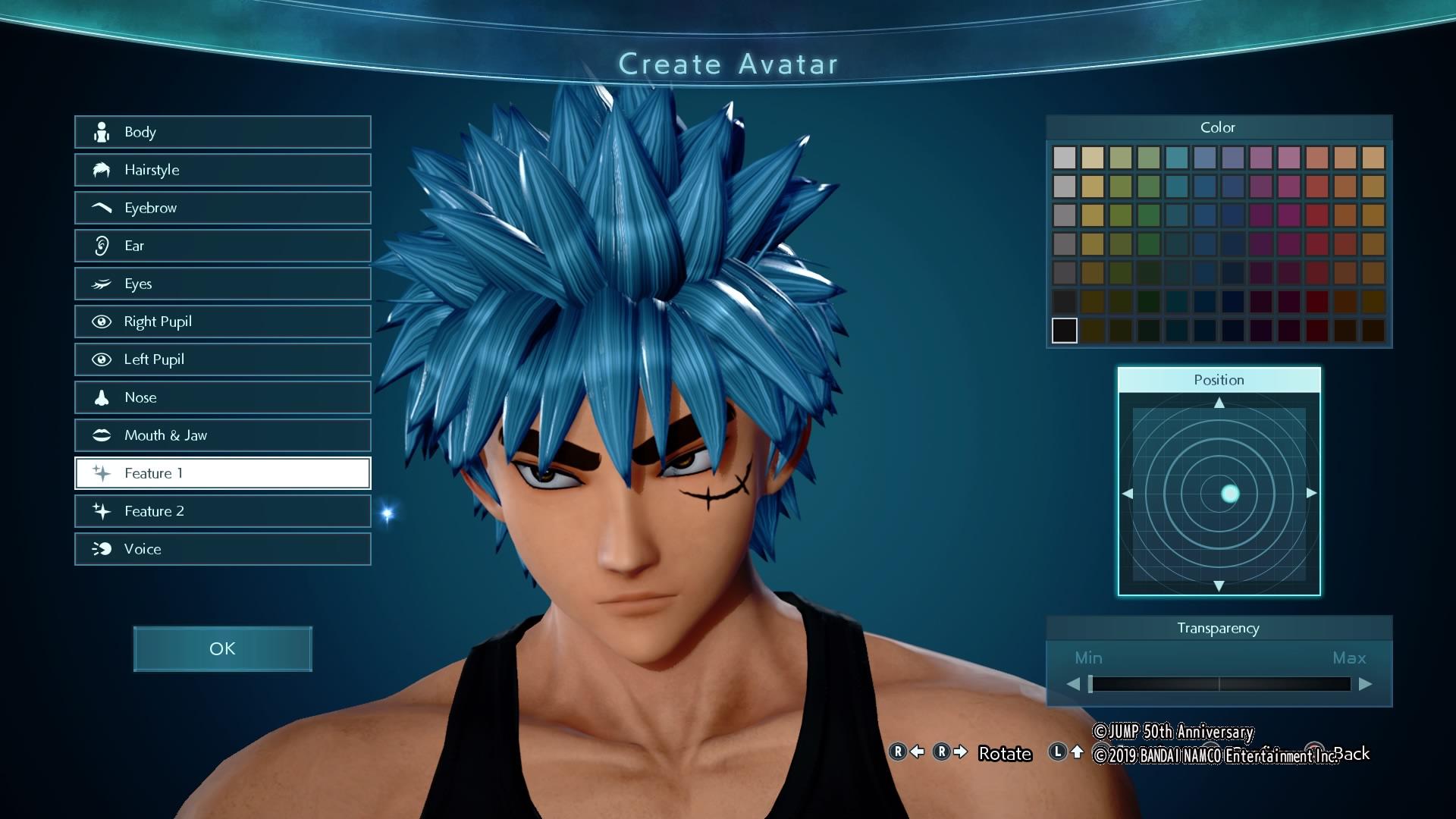Switch to the Feature 2 entry
This screenshot has height=819, width=1456.
[222, 511]
